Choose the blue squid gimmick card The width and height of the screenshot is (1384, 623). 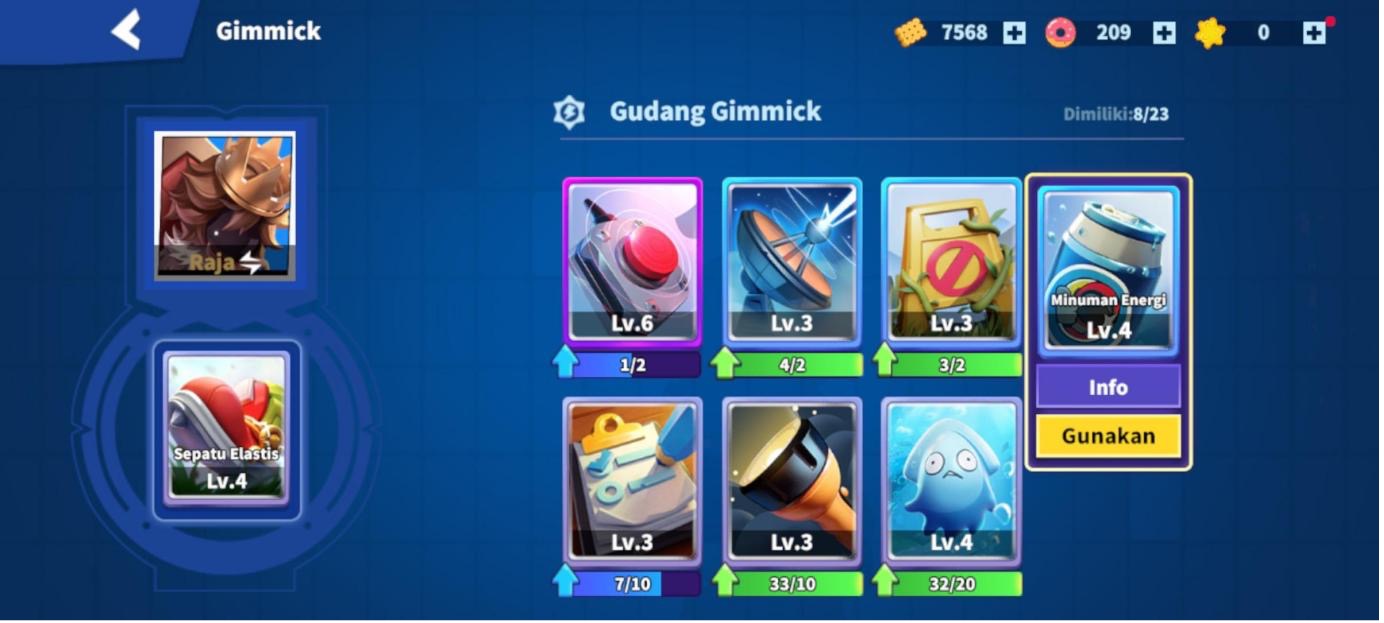click(x=951, y=480)
